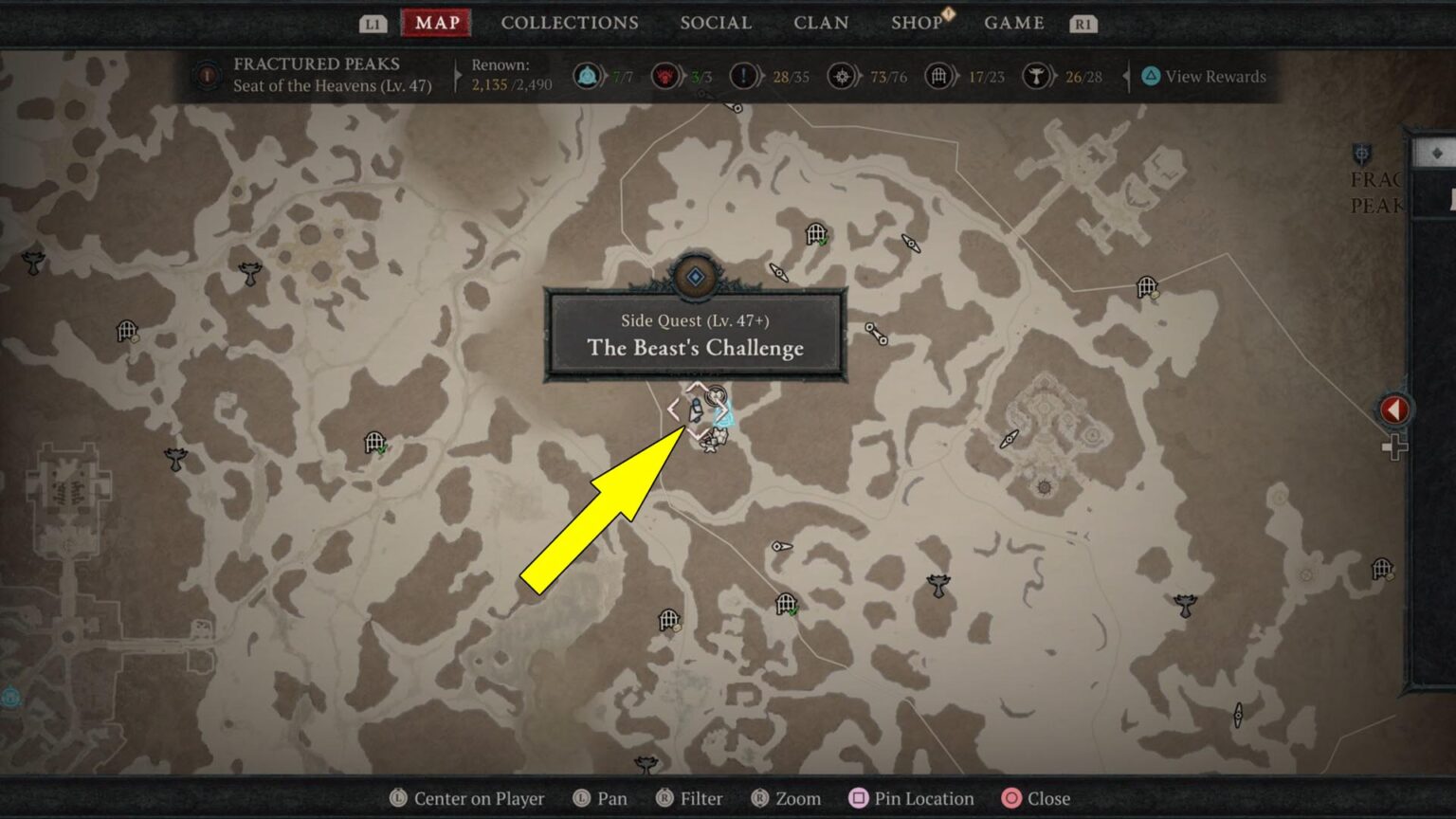Select the Areas Discovered renown icon
This screenshot has width=1456, height=819.
pyautogui.click(x=844, y=77)
